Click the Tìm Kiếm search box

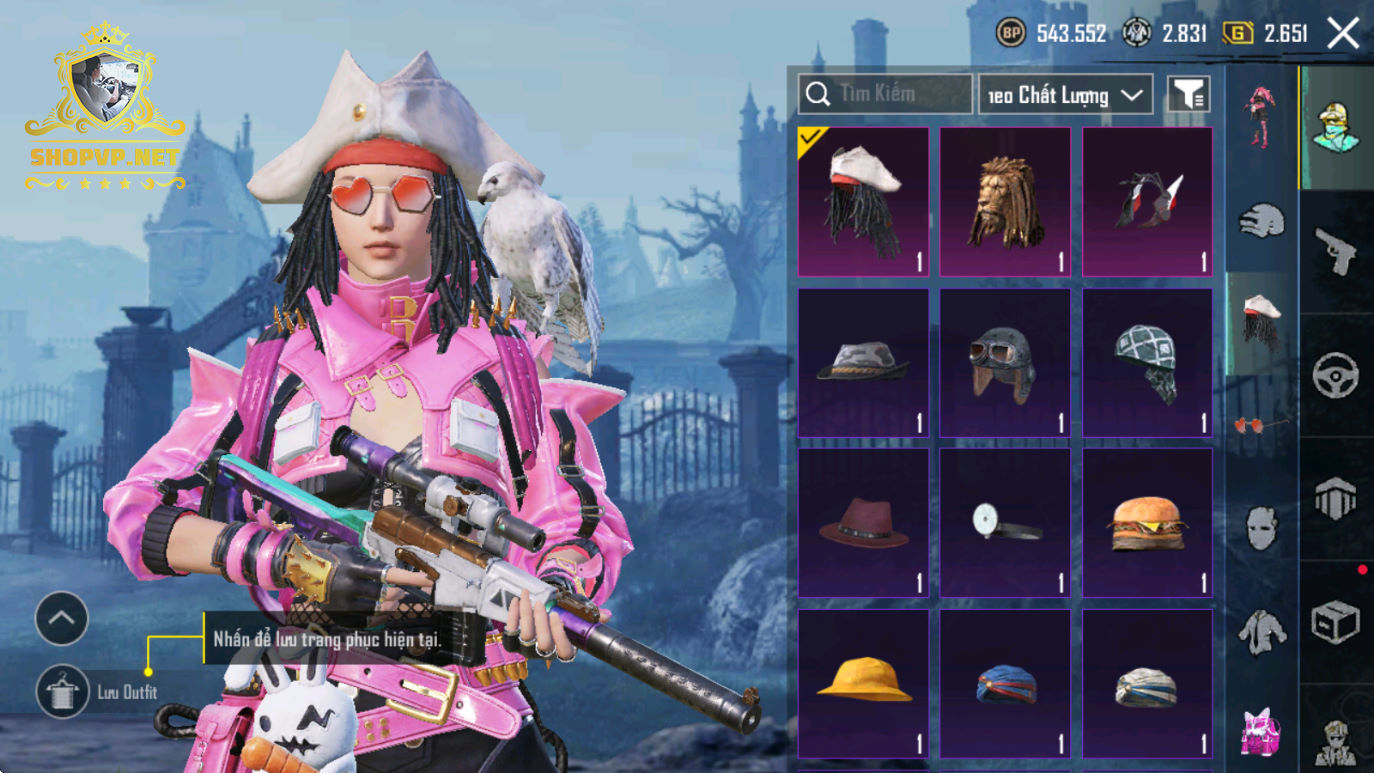coord(885,94)
